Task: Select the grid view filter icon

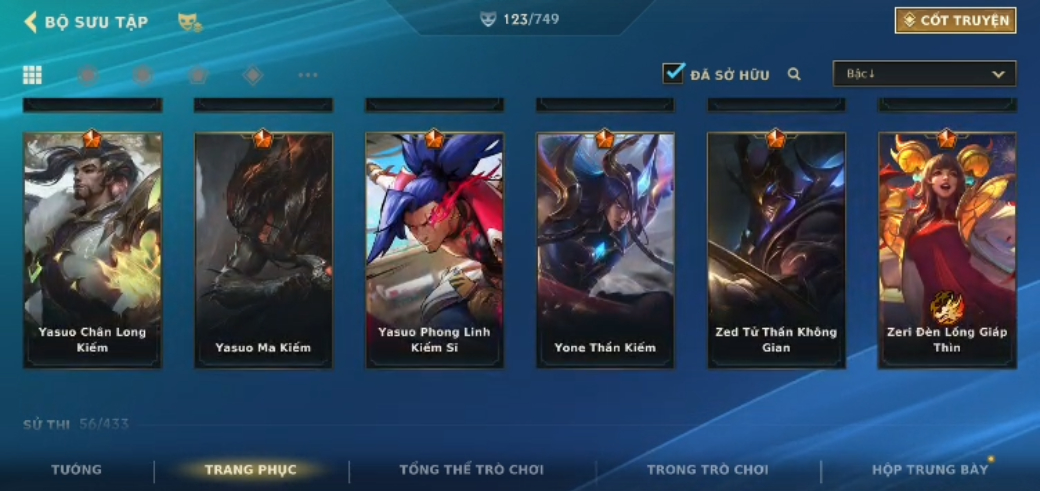Action: (x=32, y=75)
